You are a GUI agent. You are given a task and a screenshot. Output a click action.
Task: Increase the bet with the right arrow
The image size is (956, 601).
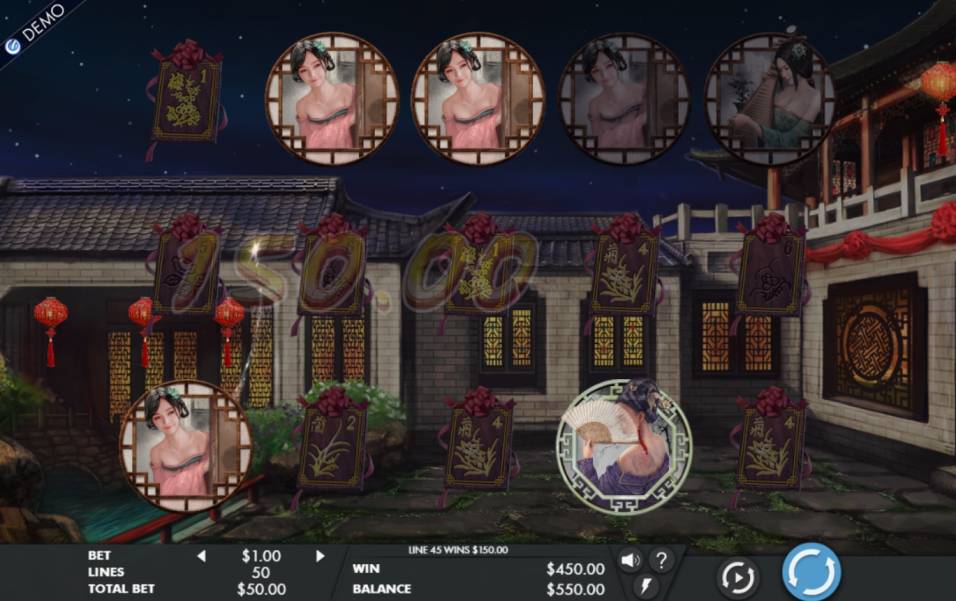[320, 556]
